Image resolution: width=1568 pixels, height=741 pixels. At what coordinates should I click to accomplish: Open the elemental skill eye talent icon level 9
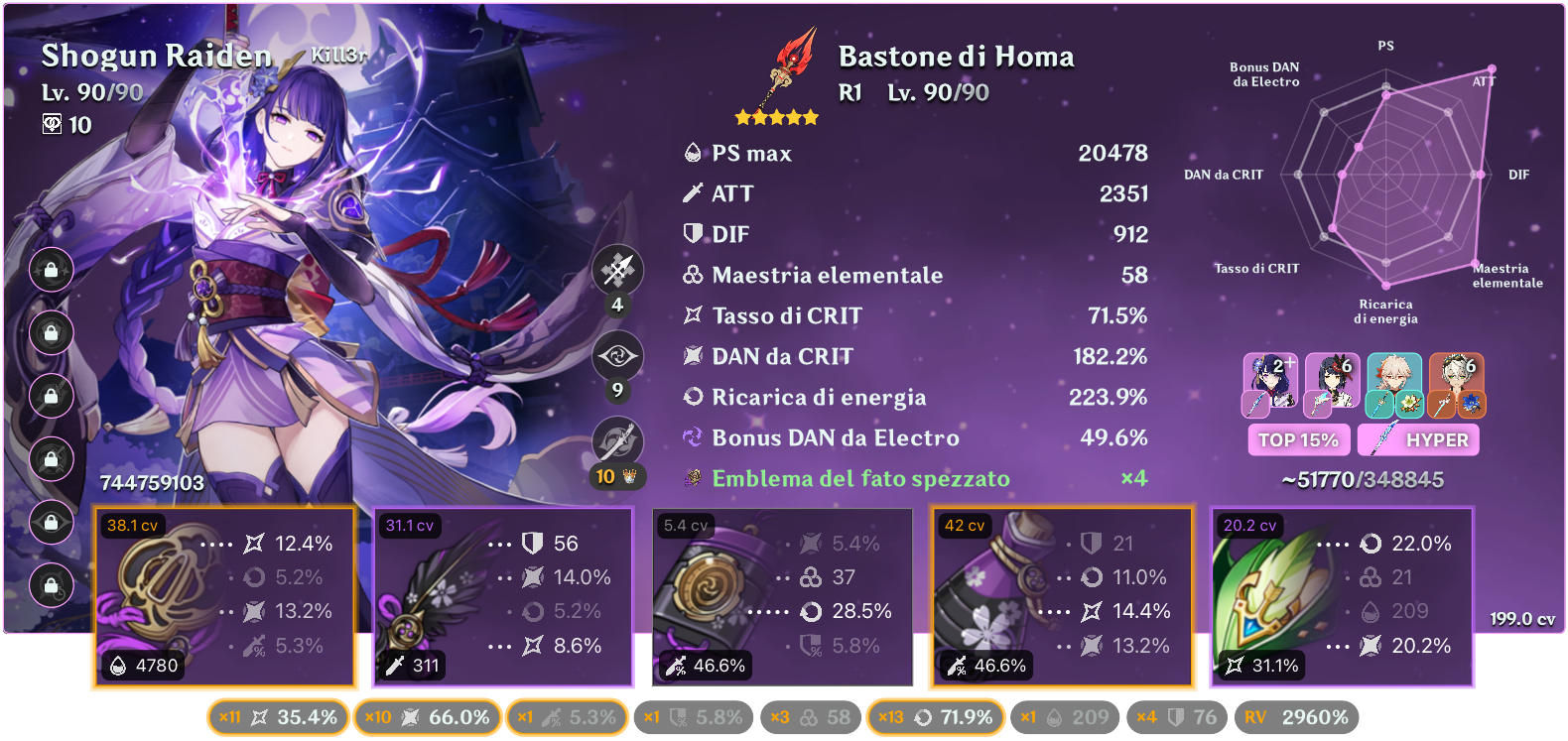tap(615, 354)
